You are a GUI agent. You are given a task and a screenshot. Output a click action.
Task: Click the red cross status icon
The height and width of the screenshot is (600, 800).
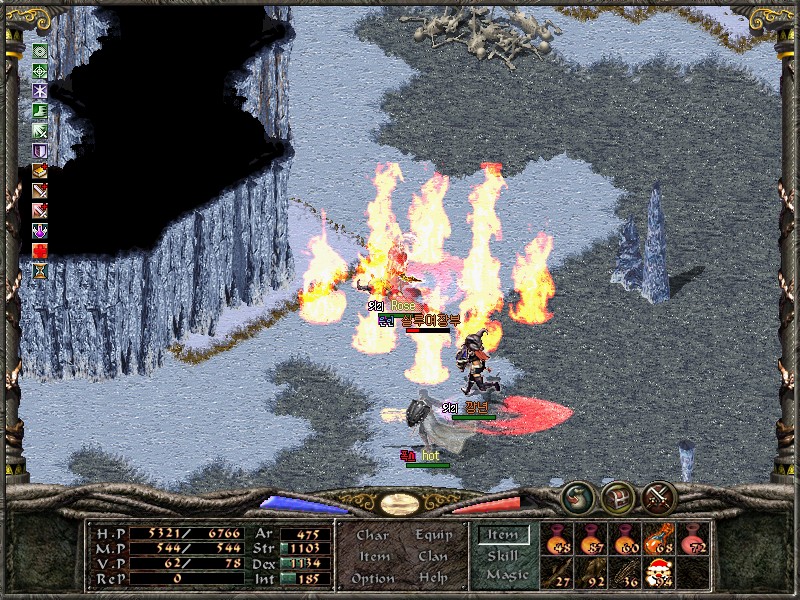click(x=40, y=250)
